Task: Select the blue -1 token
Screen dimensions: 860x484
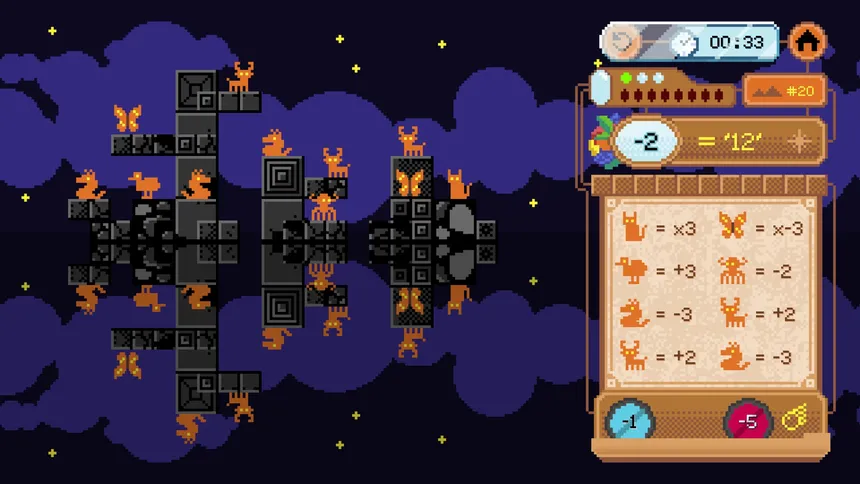Action: [630, 421]
